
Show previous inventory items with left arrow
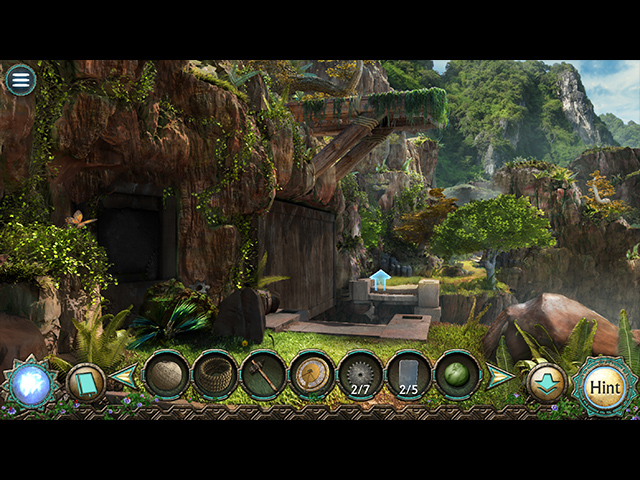point(125,377)
